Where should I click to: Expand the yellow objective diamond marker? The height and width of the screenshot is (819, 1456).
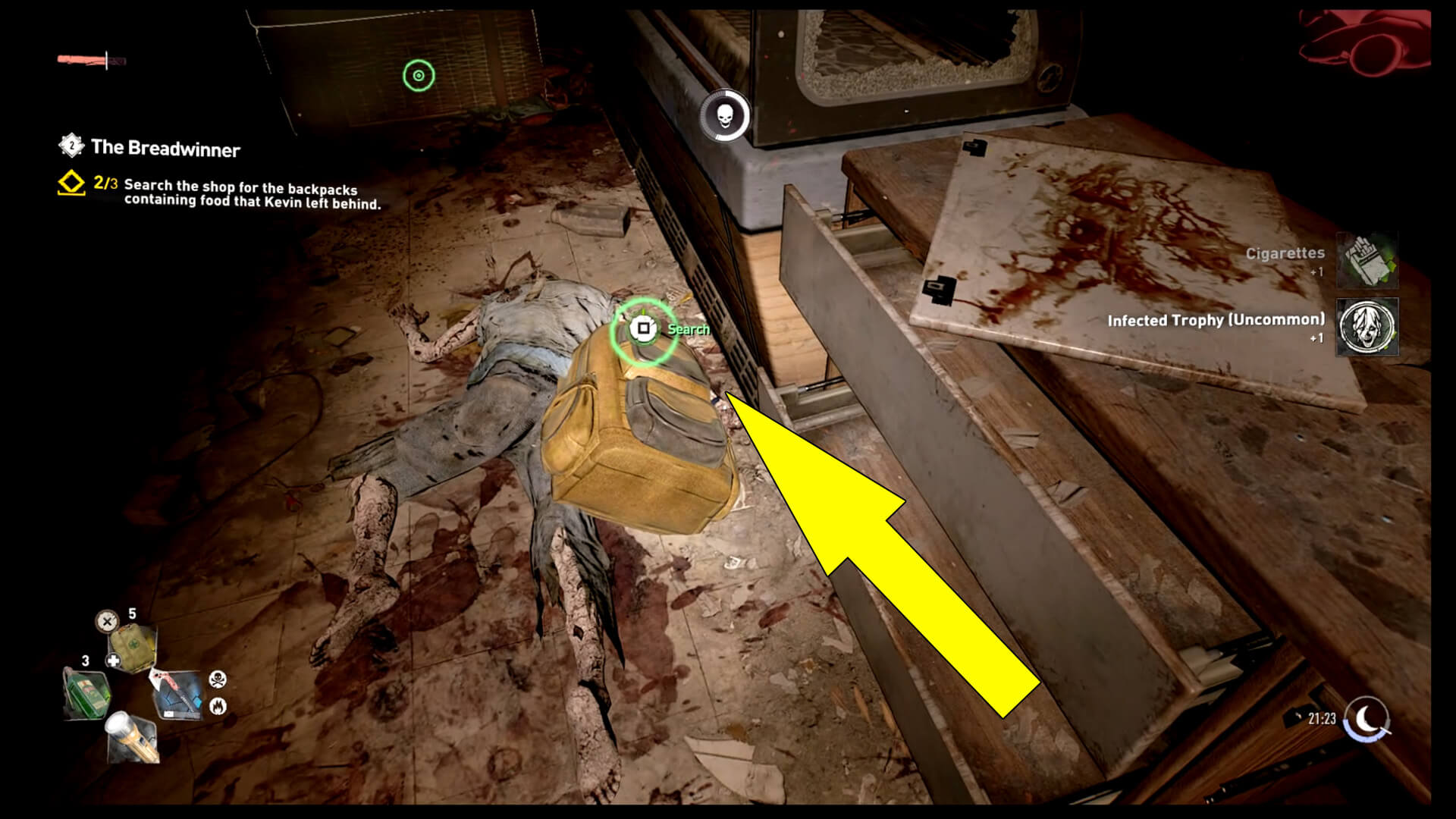[x=71, y=182]
